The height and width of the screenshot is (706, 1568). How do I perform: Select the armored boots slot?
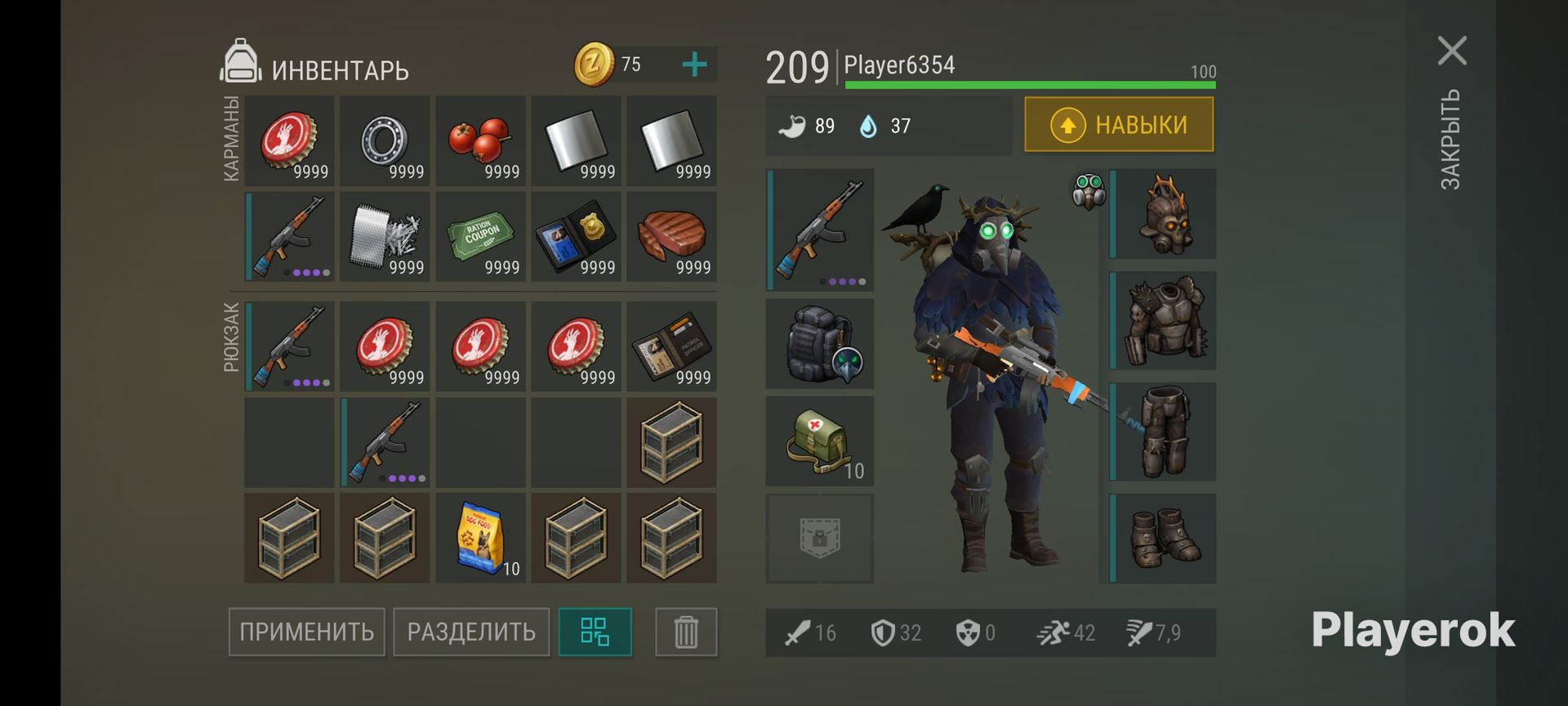[x=1164, y=538]
